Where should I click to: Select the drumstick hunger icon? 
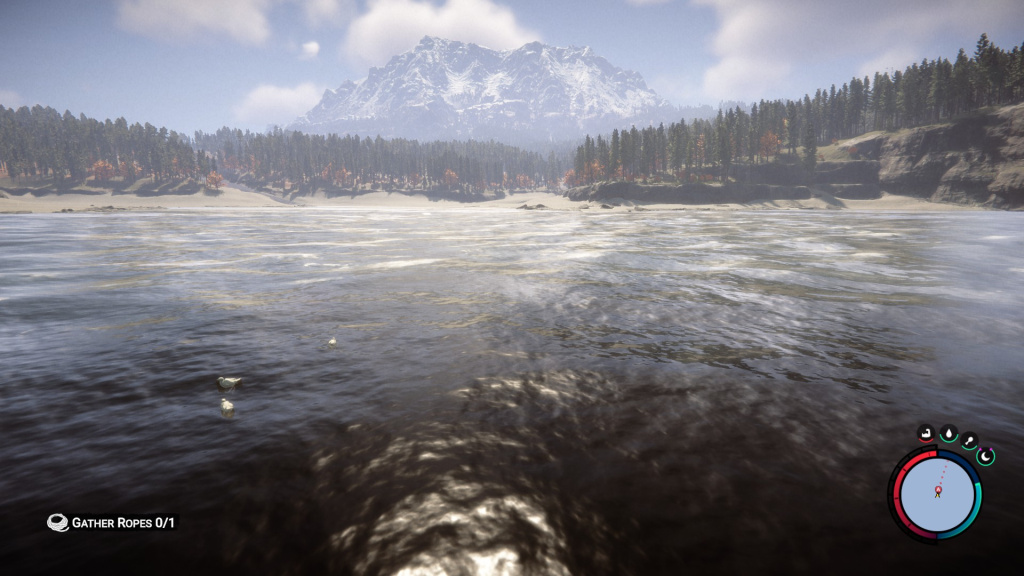pos(969,441)
